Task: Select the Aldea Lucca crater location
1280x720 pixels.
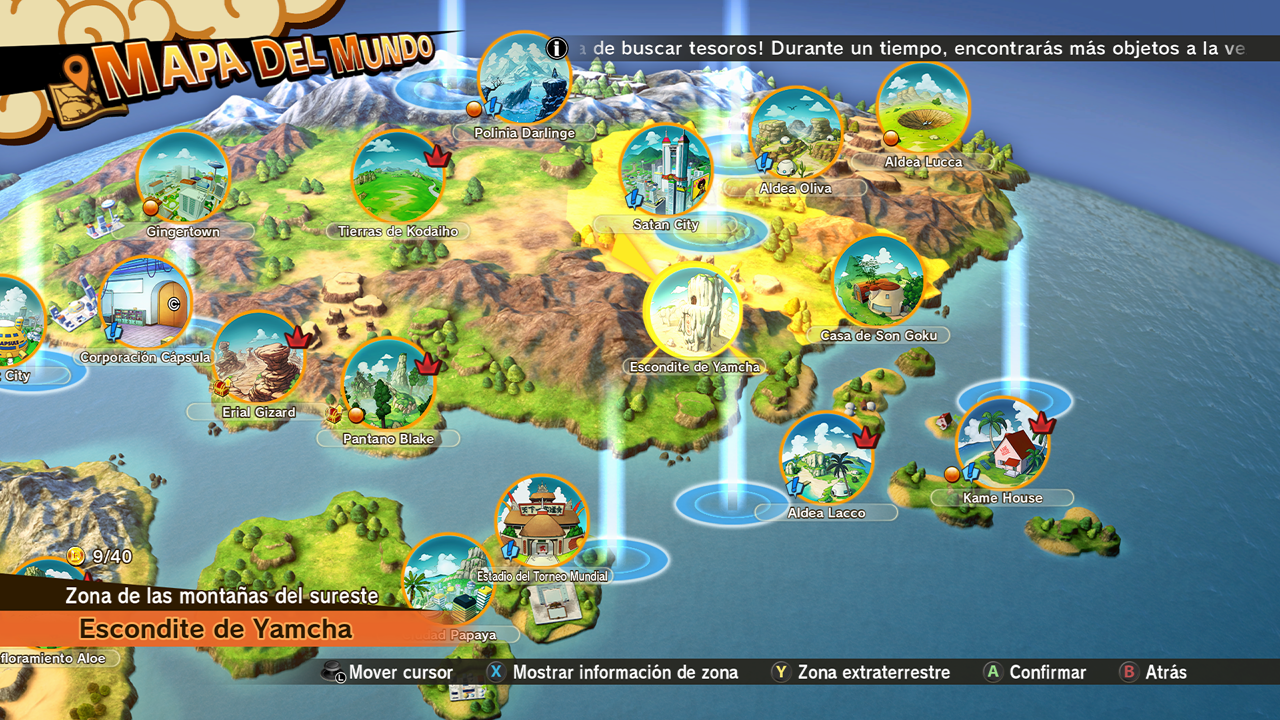Action: tap(923, 108)
